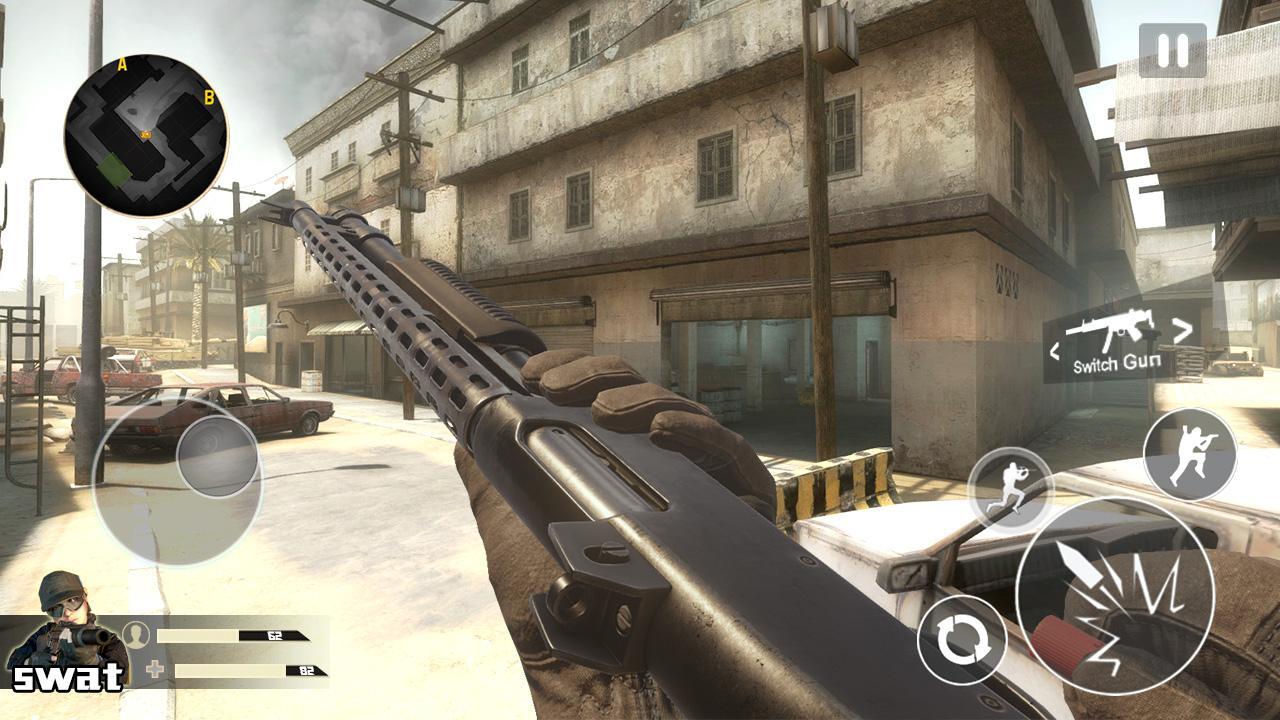Click the right arrow to cycle weapons forward
This screenshot has width=1280, height=720.
[x=1180, y=331]
